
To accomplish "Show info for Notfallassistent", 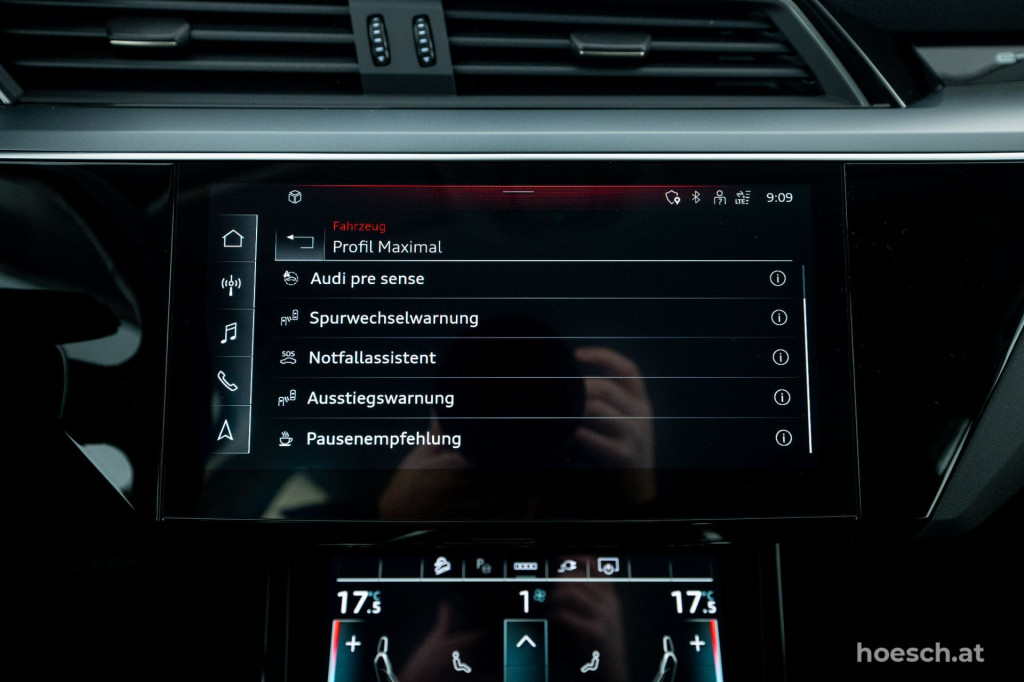I will click(x=781, y=357).
